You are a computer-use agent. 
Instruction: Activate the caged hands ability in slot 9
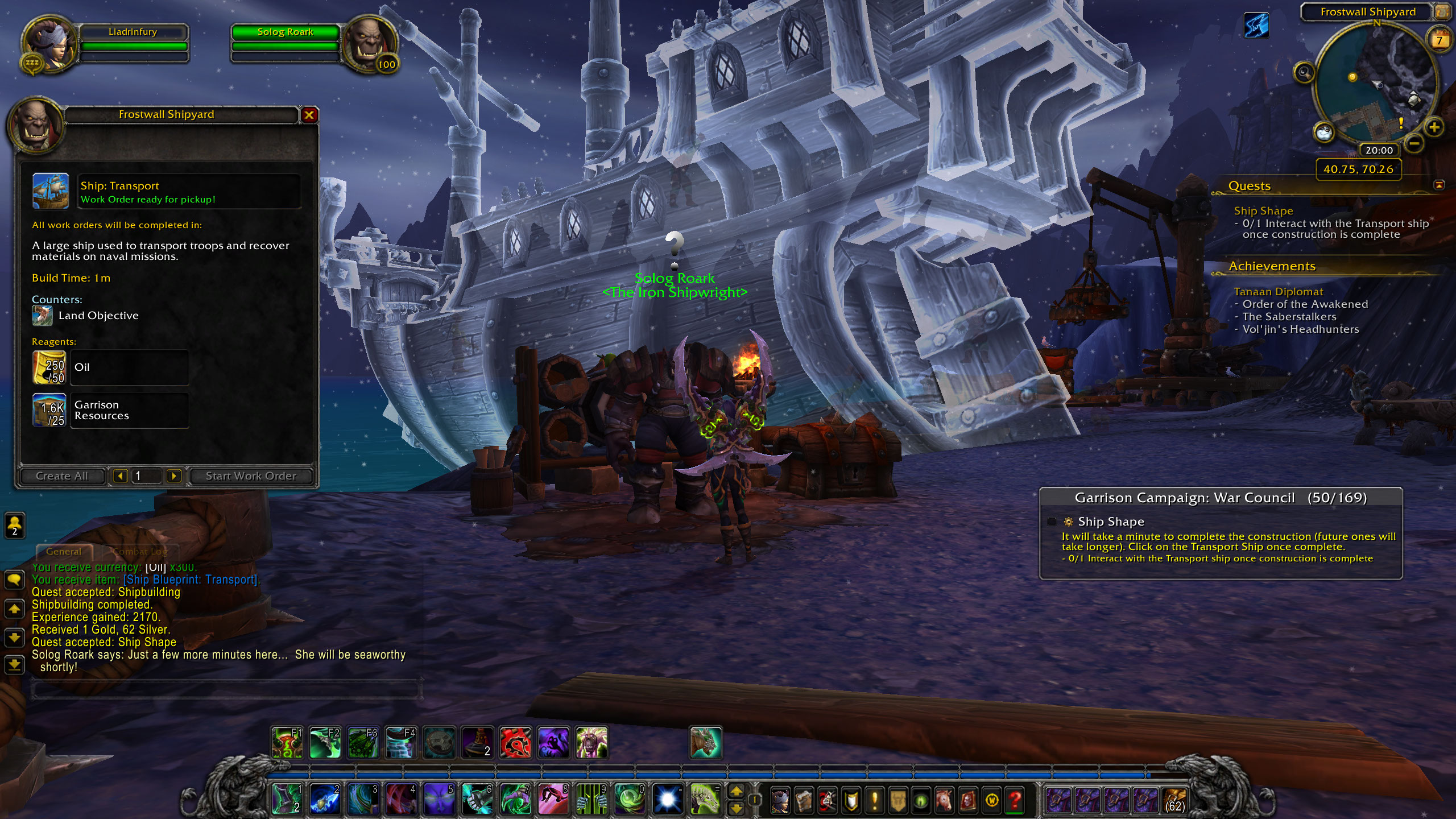(x=591, y=800)
